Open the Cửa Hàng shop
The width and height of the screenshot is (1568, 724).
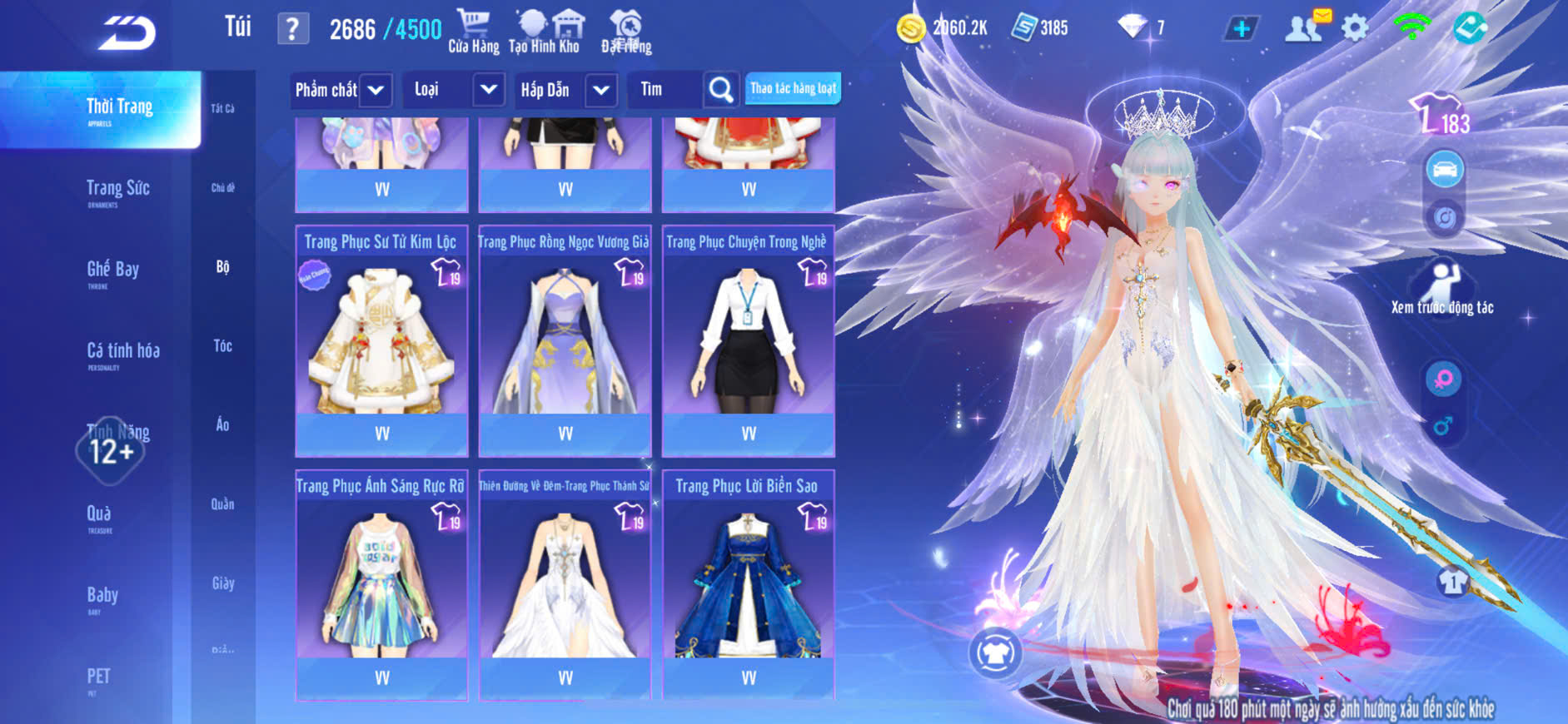(x=473, y=32)
